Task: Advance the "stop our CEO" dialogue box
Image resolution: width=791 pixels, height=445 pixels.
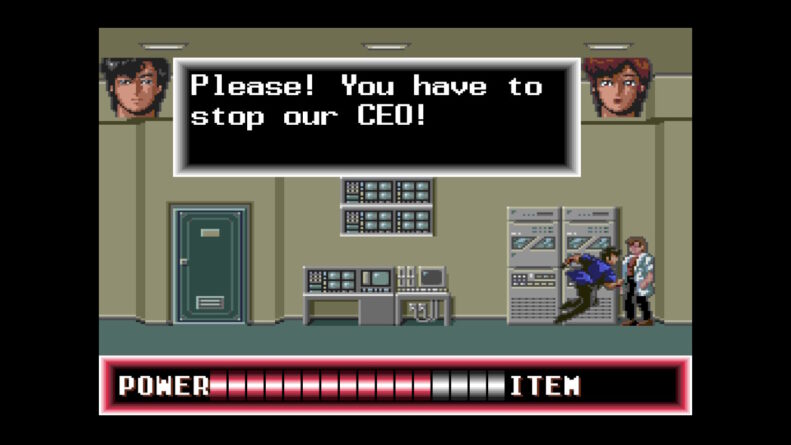Action: [376, 116]
